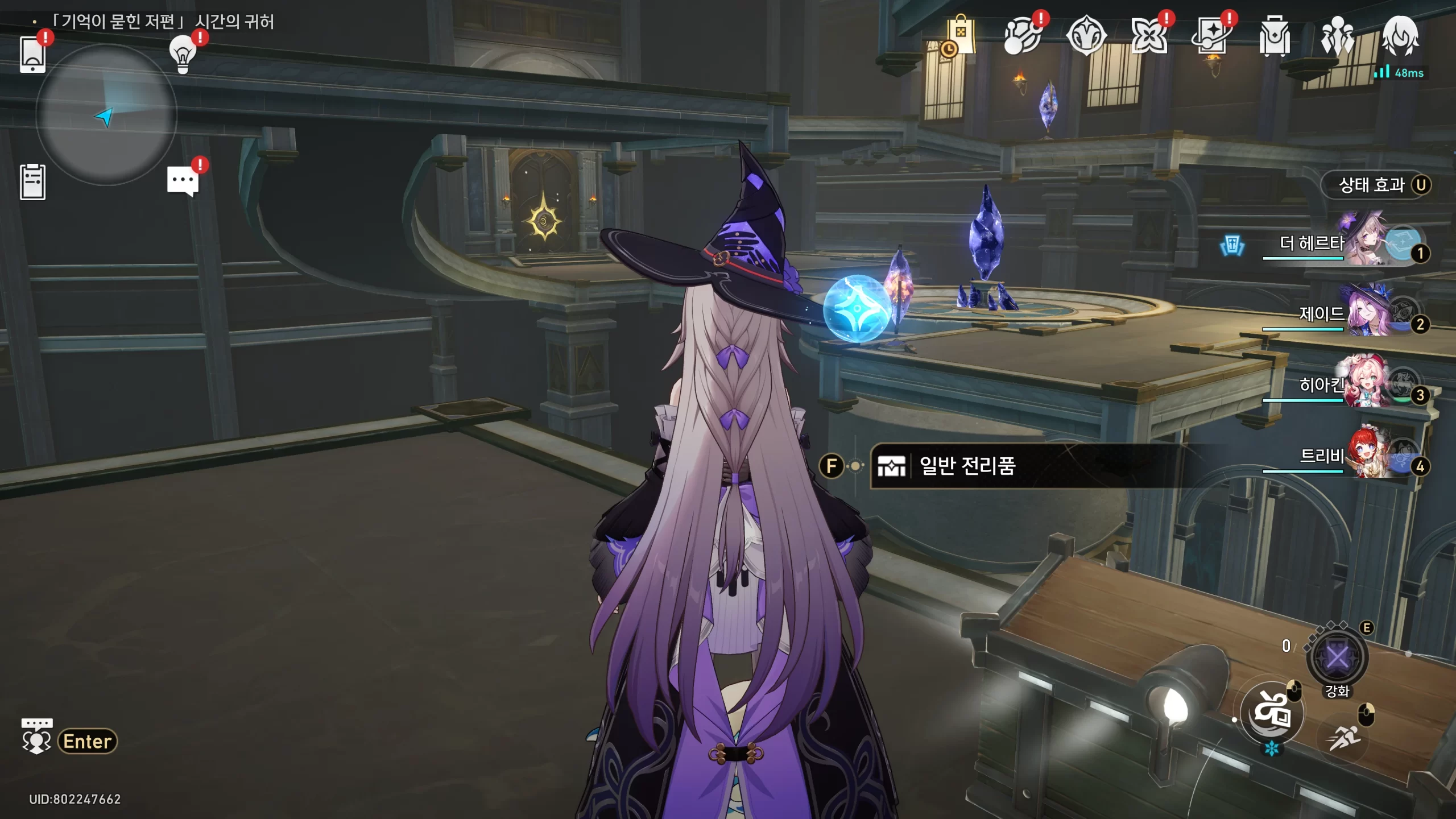Open the round compass emblem icon

pyautogui.click(x=1086, y=36)
